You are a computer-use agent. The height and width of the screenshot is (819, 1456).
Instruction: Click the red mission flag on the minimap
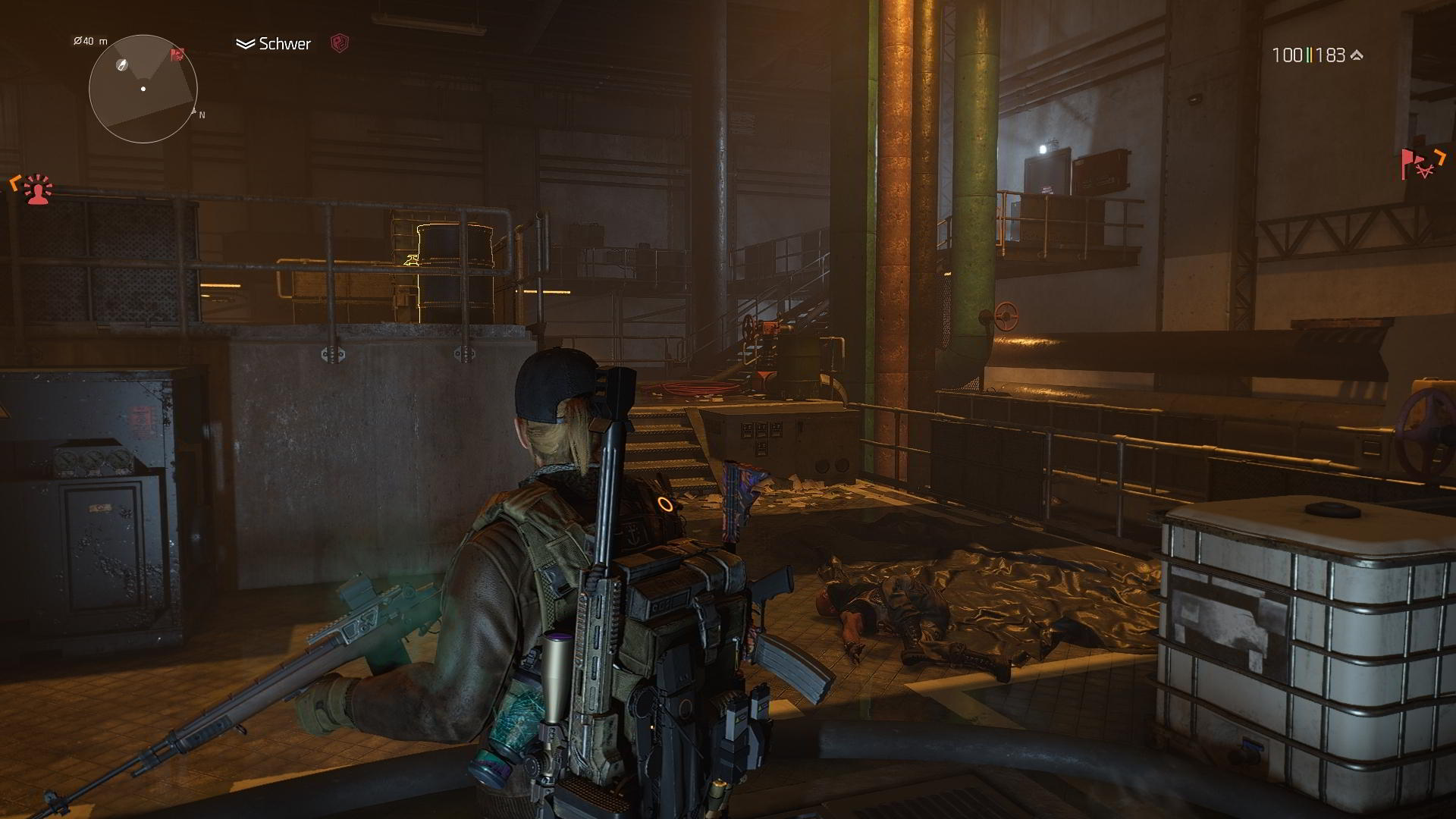tap(177, 55)
